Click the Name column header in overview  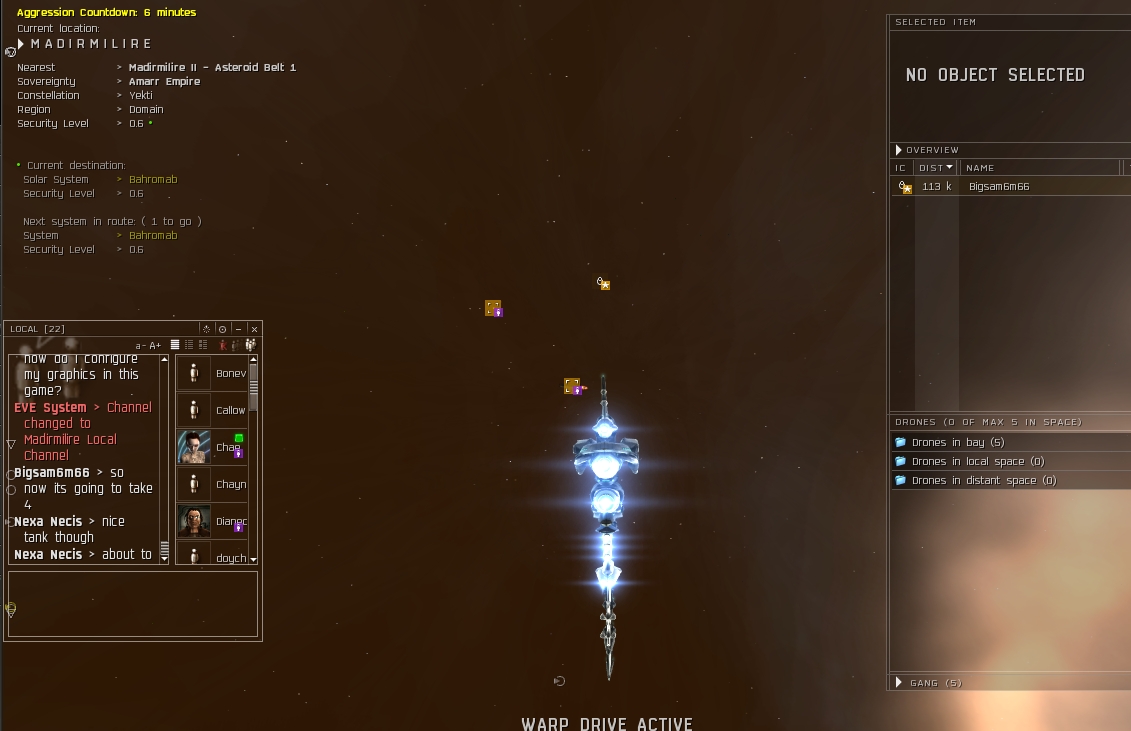pyautogui.click(x=981, y=168)
